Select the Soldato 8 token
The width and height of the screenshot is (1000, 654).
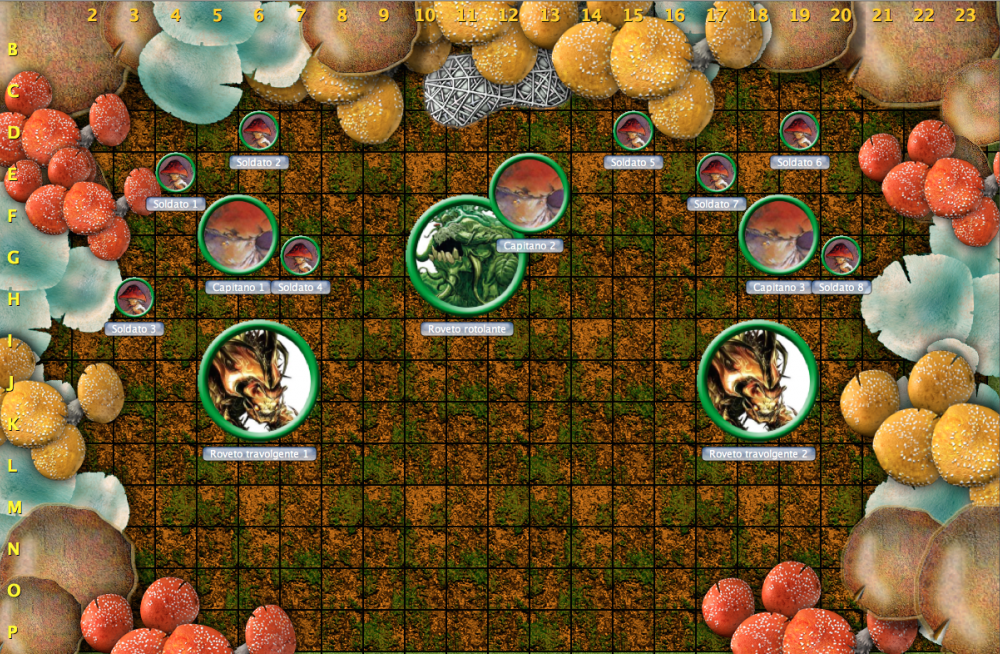pyautogui.click(x=841, y=256)
